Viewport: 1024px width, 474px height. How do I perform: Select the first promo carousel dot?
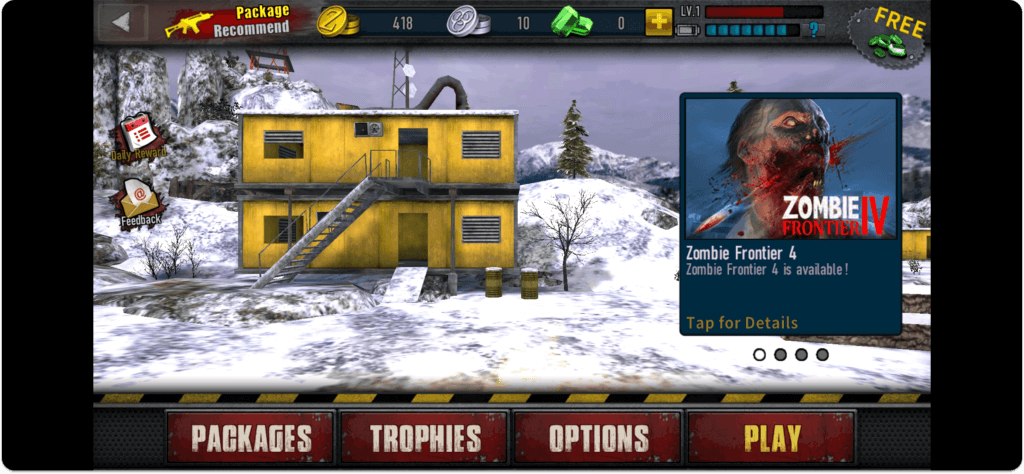pyautogui.click(x=759, y=354)
